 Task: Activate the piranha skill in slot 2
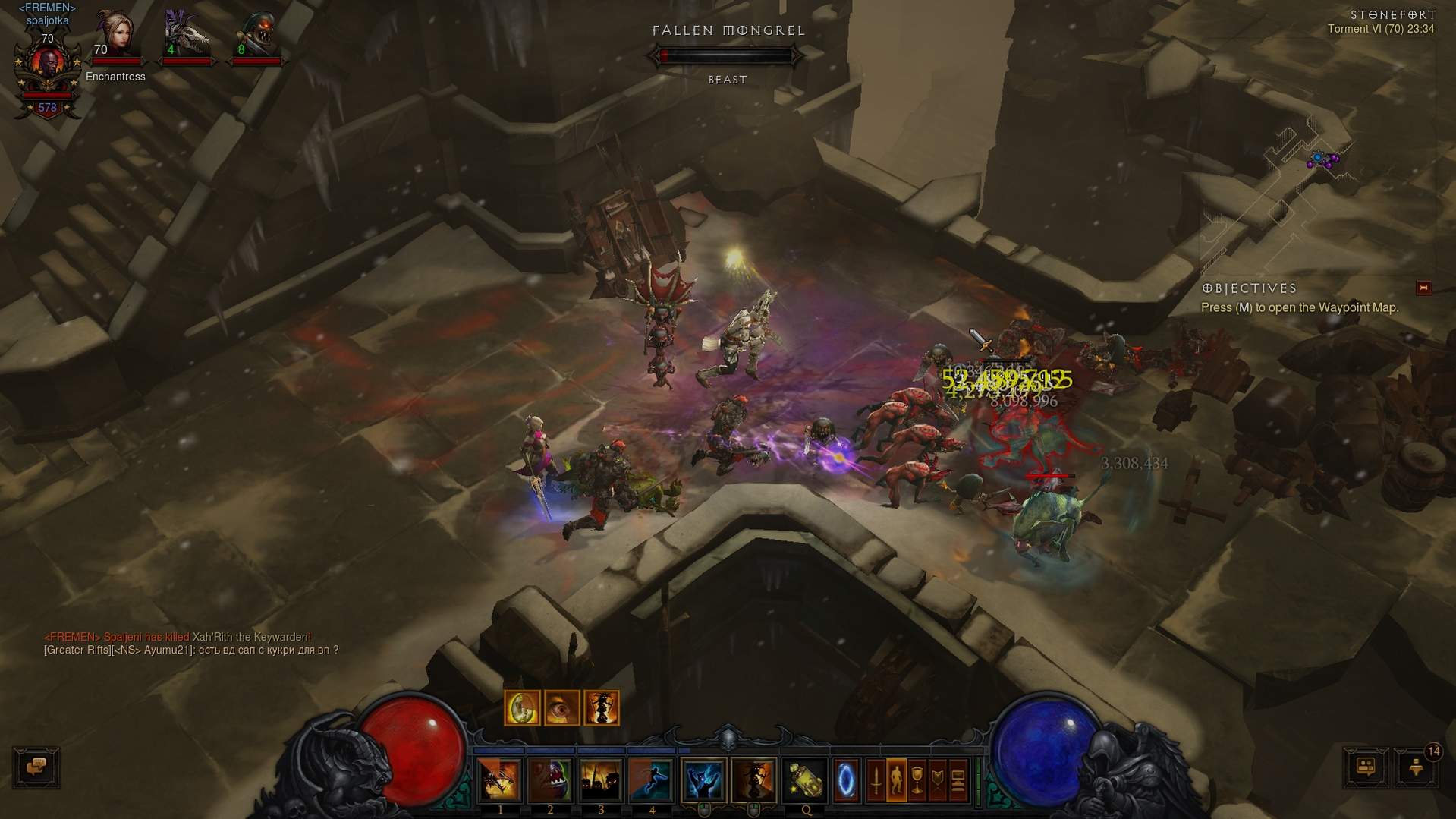[x=550, y=780]
